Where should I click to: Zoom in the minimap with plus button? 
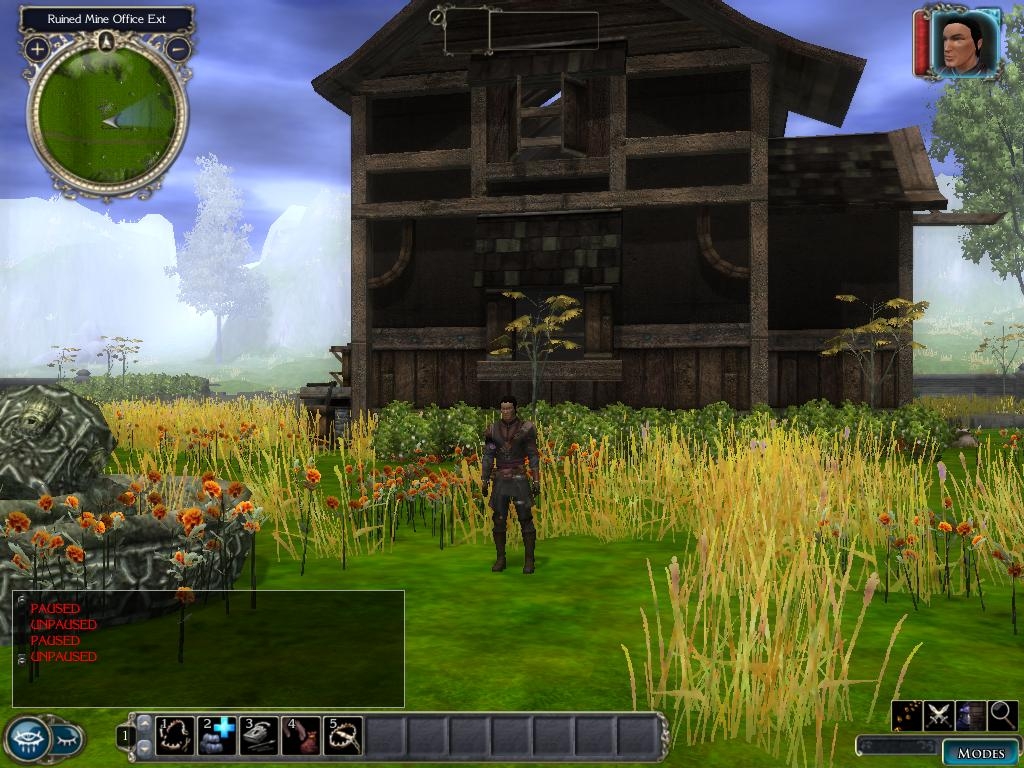pyautogui.click(x=37, y=48)
